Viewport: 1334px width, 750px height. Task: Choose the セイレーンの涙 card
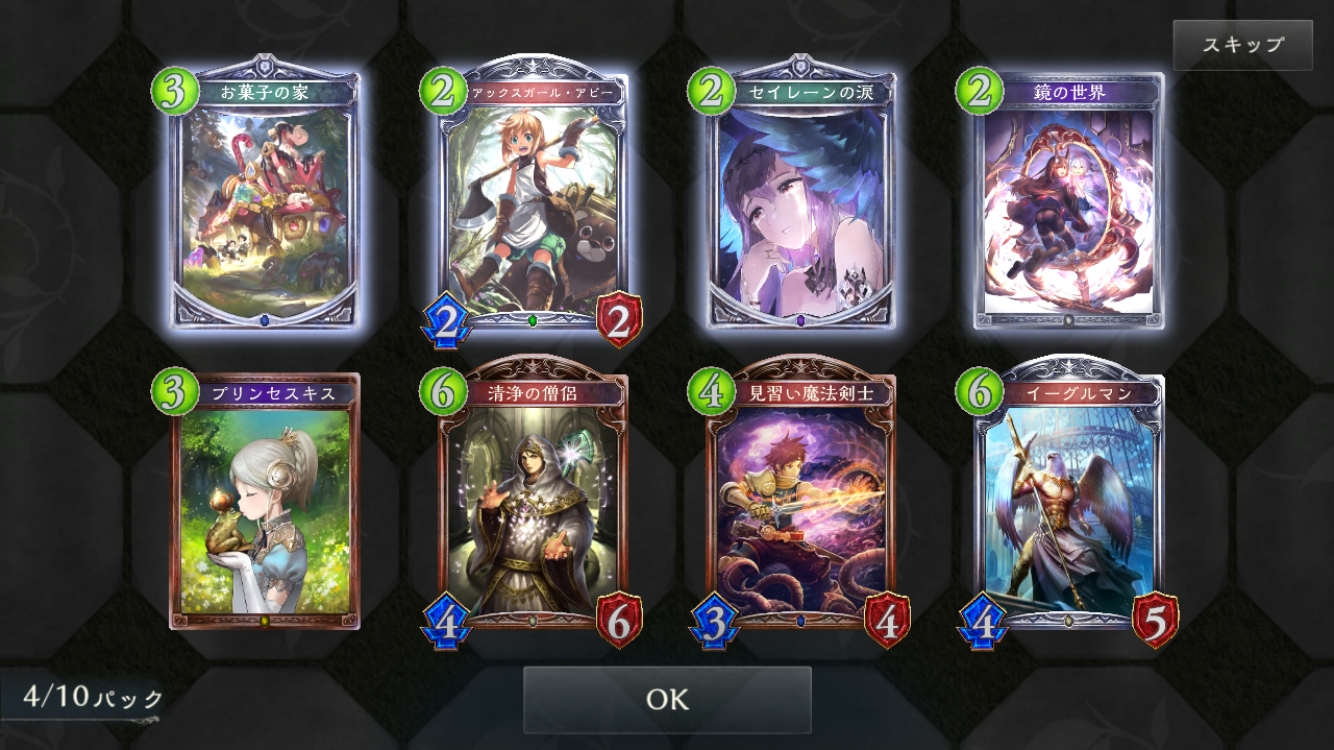[x=801, y=200]
